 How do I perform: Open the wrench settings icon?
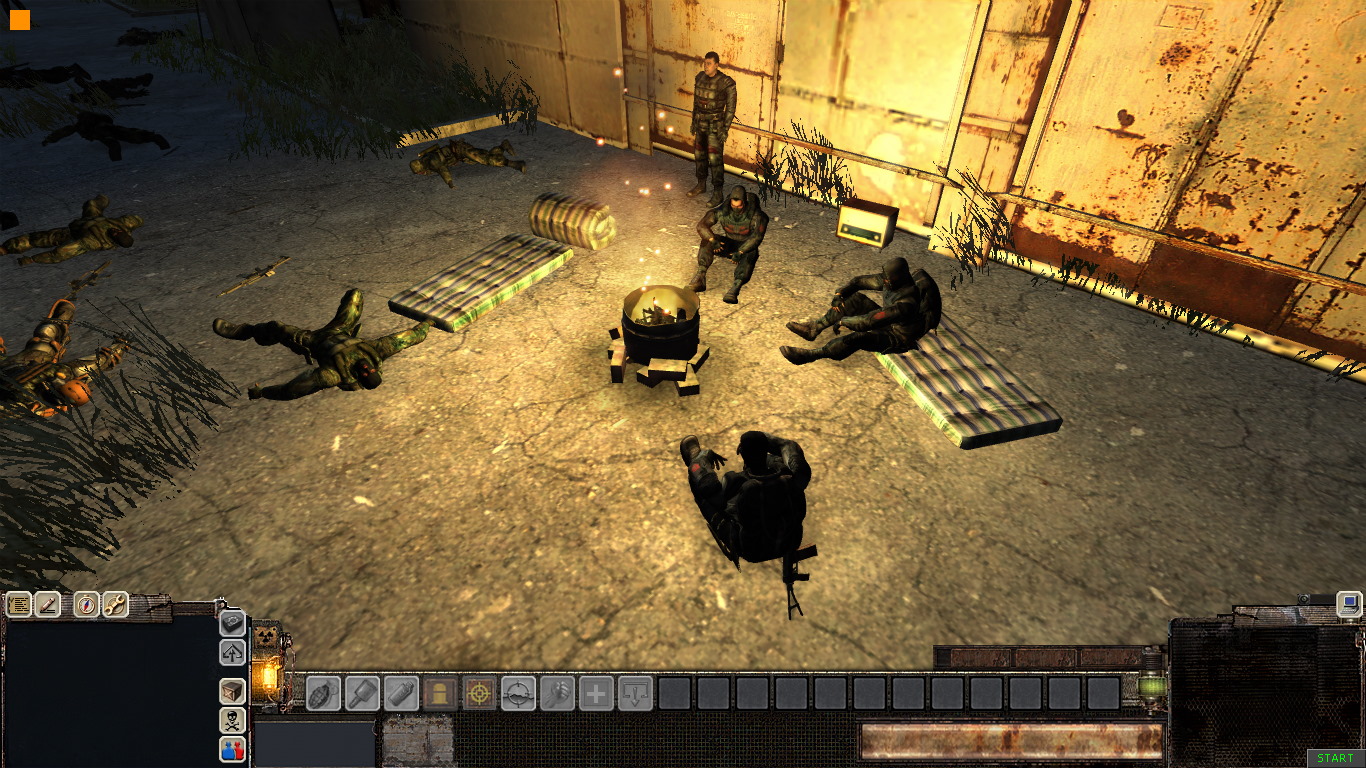[x=115, y=605]
